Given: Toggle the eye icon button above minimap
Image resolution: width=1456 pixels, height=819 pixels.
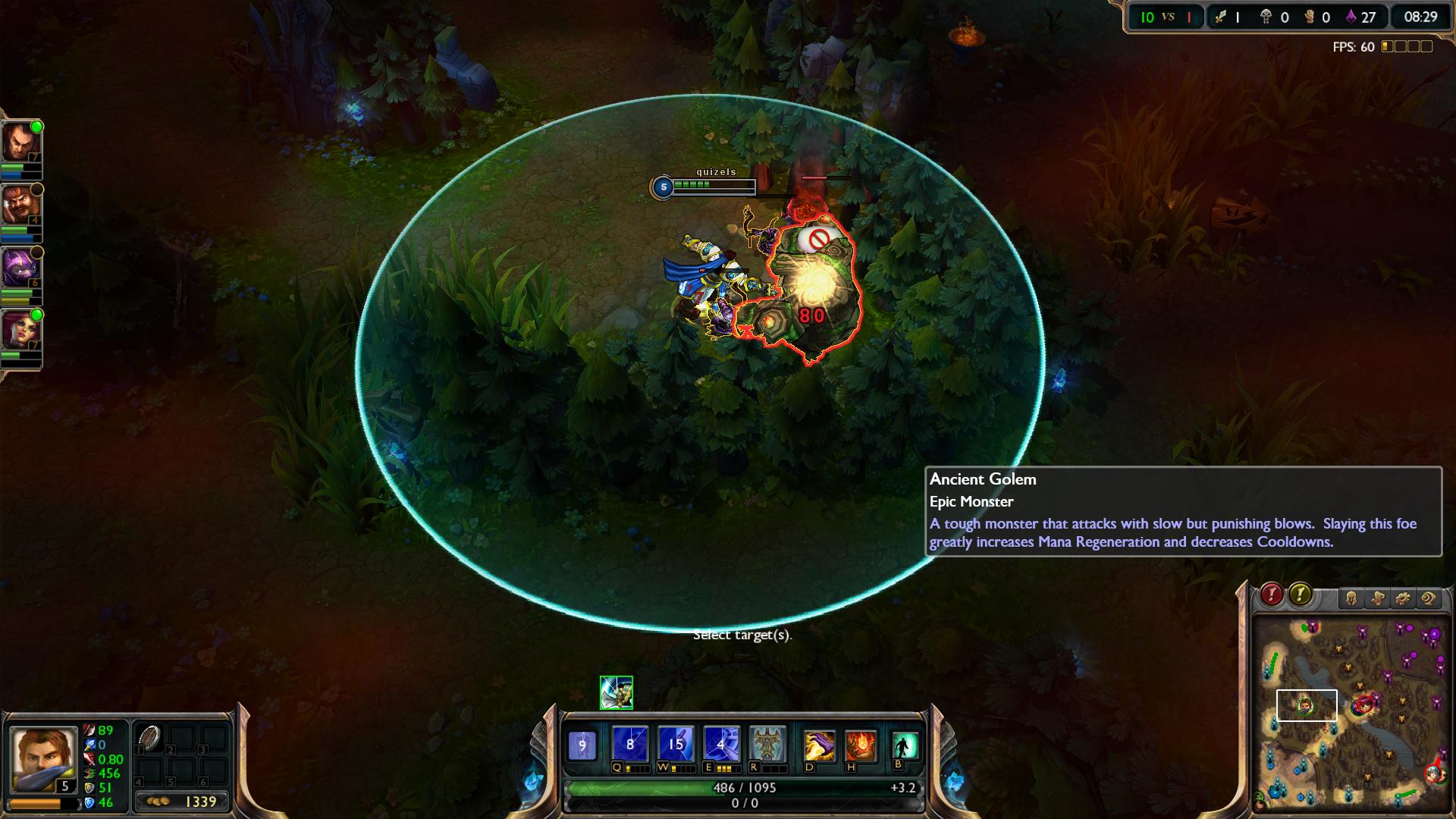Looking at the screenshot, I should click(x=1429, y=599).
